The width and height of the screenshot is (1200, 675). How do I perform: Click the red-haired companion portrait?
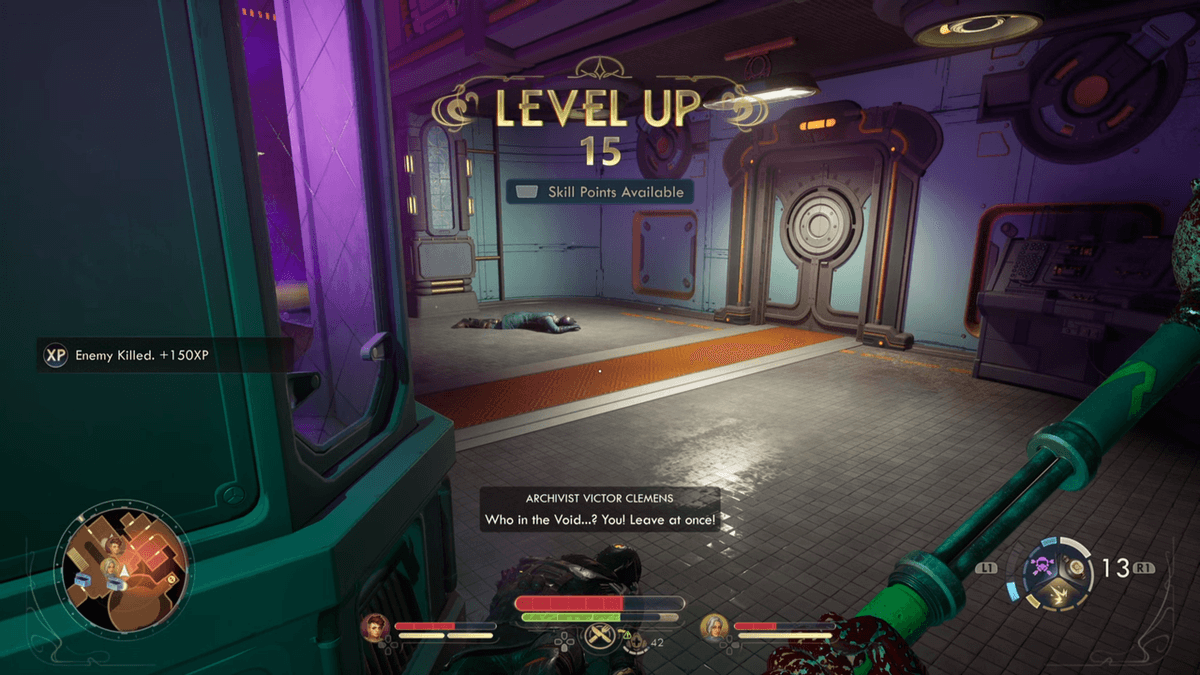click(x=376, y=627)
